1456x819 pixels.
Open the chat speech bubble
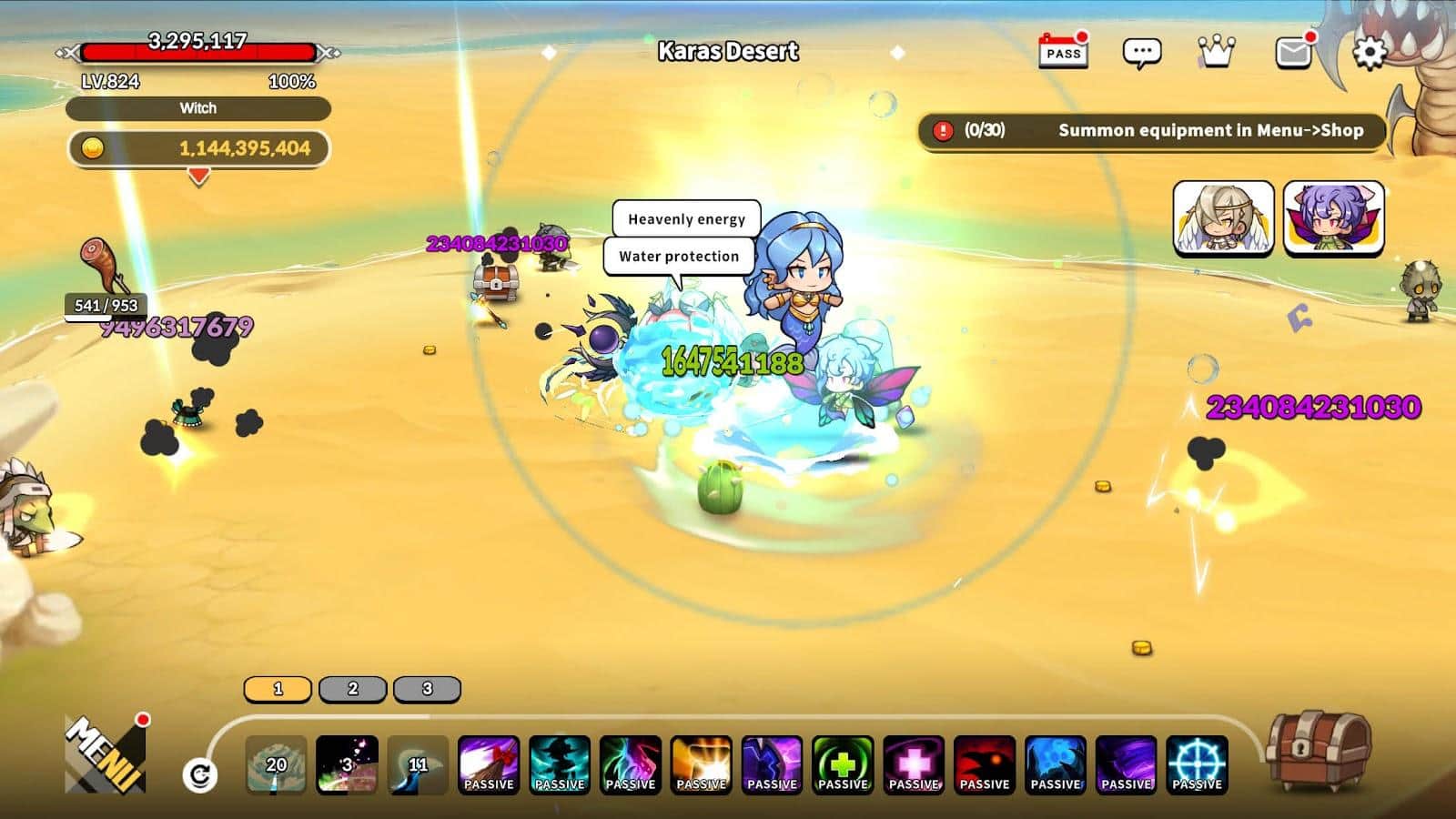[x=1141, y=53]
